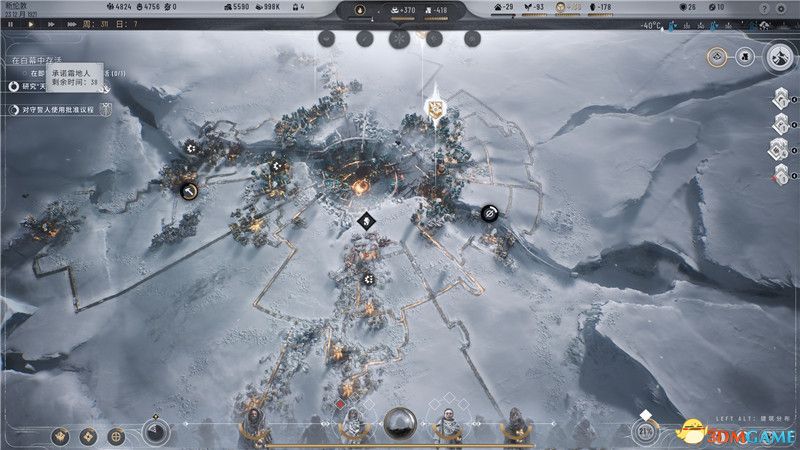Click the percentage gauge at bottom right
The width and height of the screenshot is (800, 450).
pyautogui.click(x=647, y=431)
